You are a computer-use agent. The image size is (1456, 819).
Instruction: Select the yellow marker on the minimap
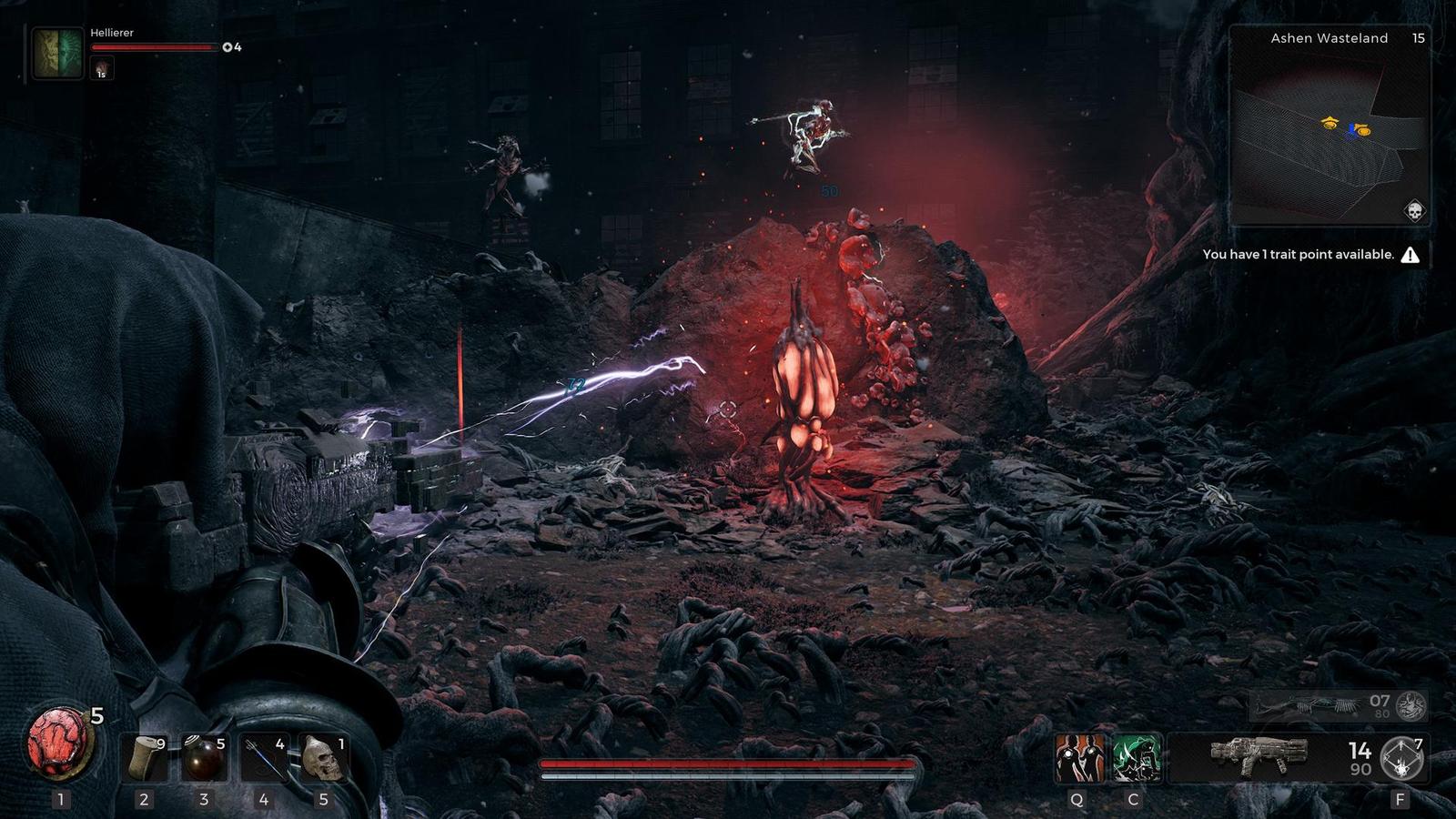[1330, 123]
